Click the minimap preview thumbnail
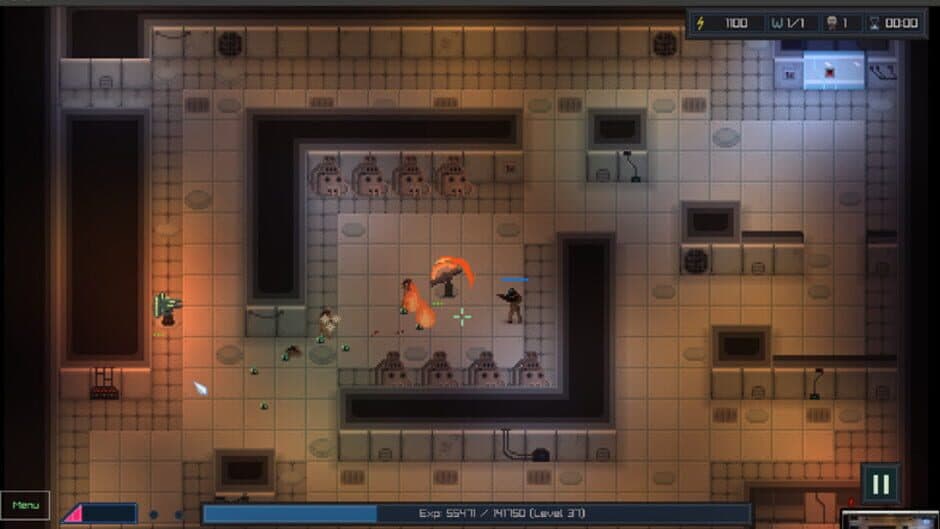This screenshot has width=940, height=529. tap(889, 519)
